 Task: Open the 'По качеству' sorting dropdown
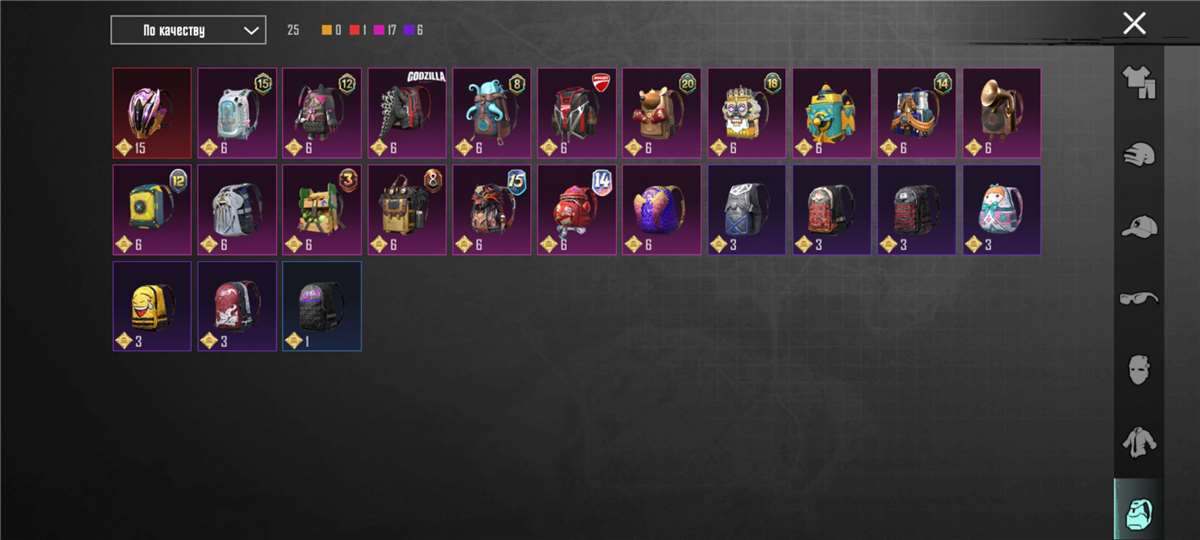[x=188, y=30]
